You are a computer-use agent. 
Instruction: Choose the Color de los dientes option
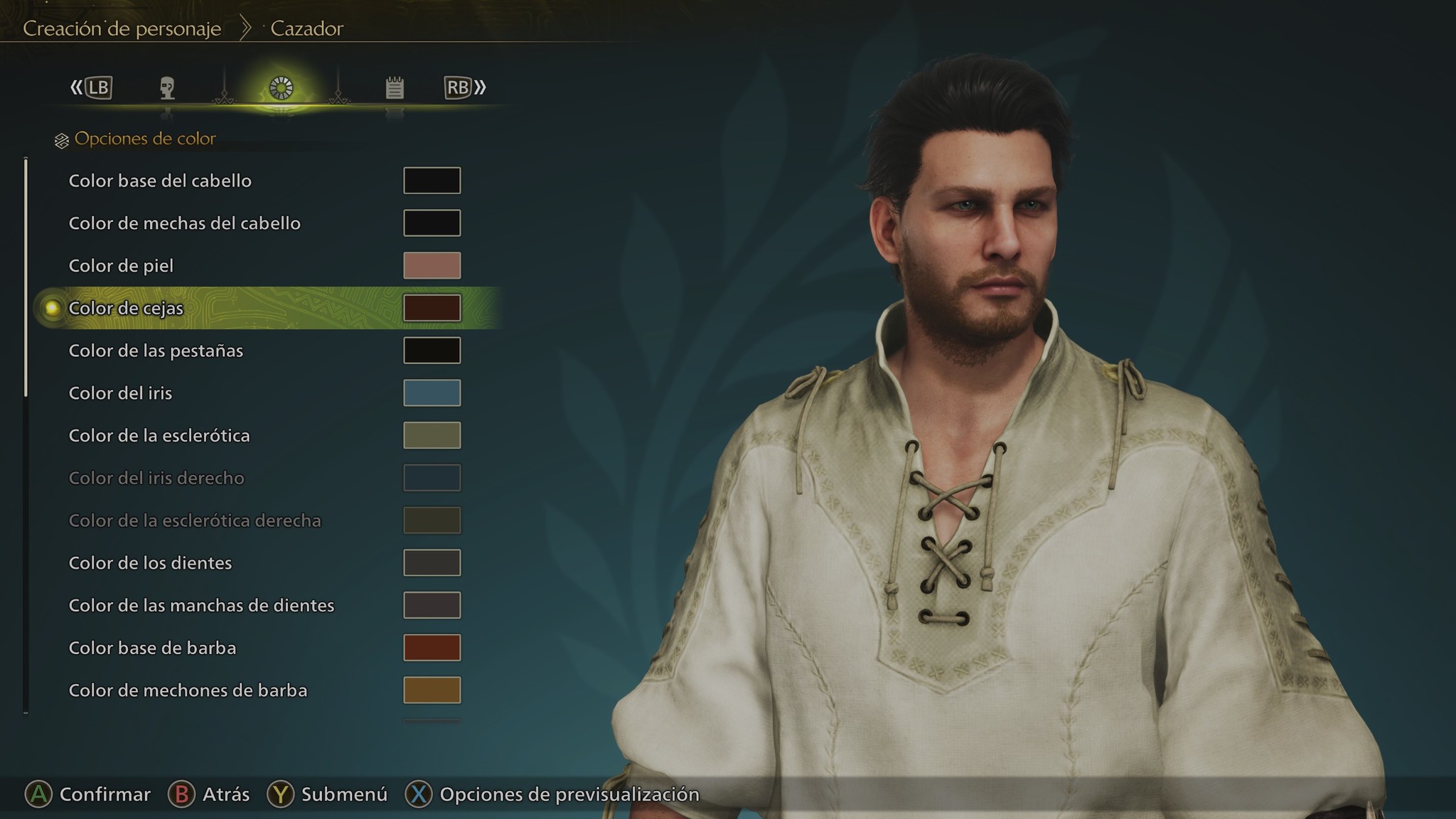point(150,563)
